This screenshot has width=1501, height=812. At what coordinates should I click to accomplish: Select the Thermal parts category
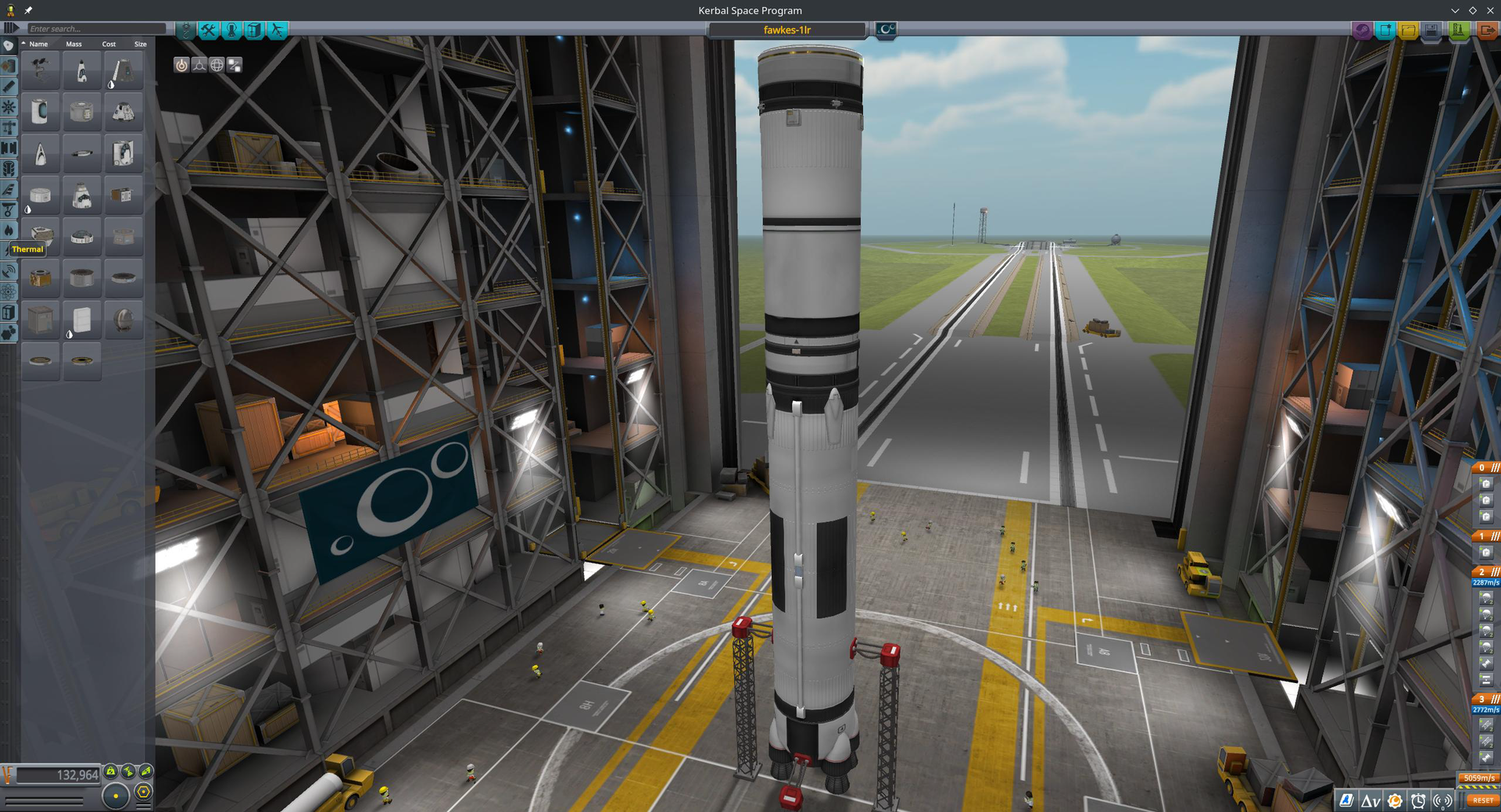pyautogui.click(x=9, y=230)
